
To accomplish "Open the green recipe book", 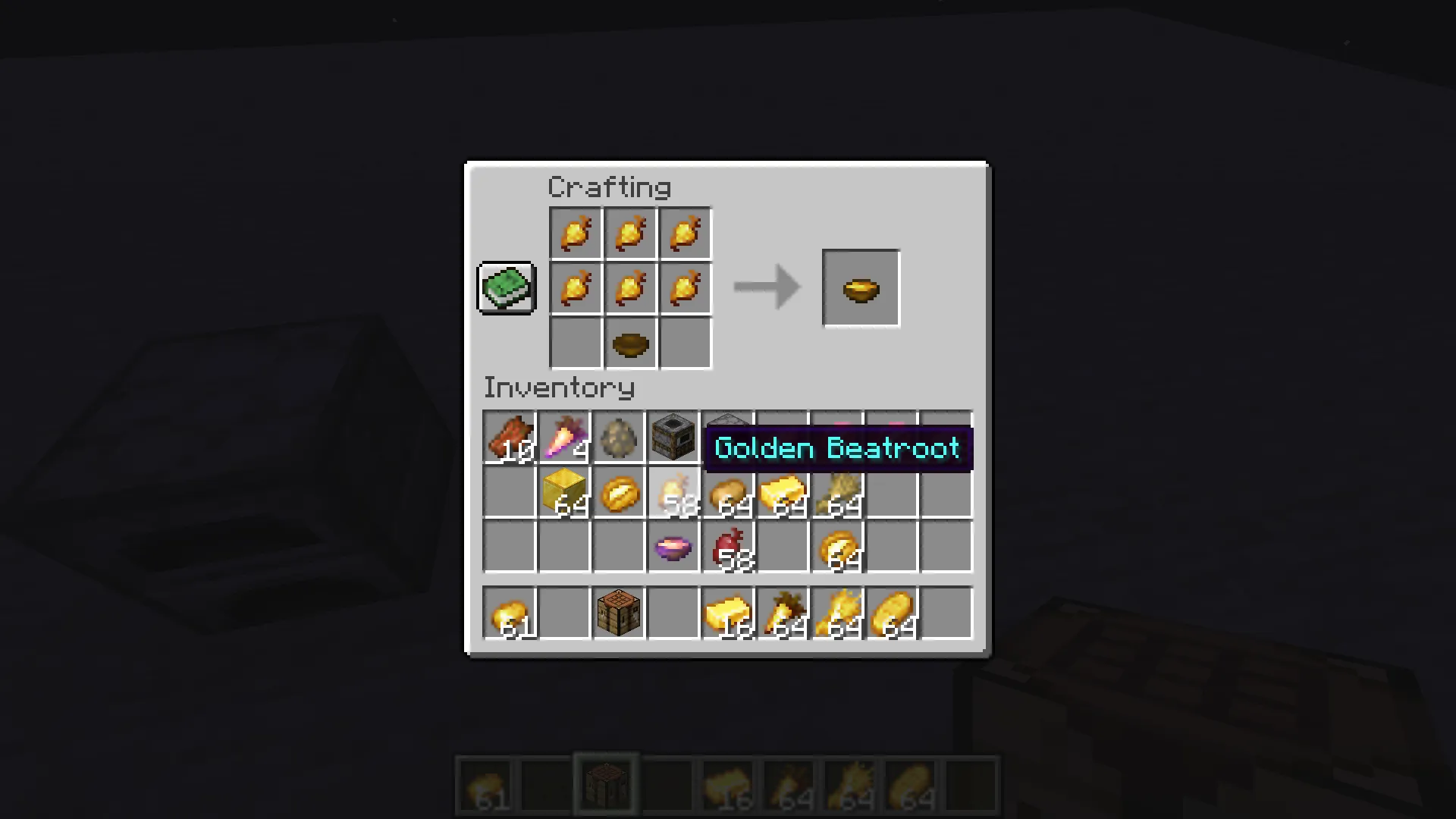I will [506, 287].
